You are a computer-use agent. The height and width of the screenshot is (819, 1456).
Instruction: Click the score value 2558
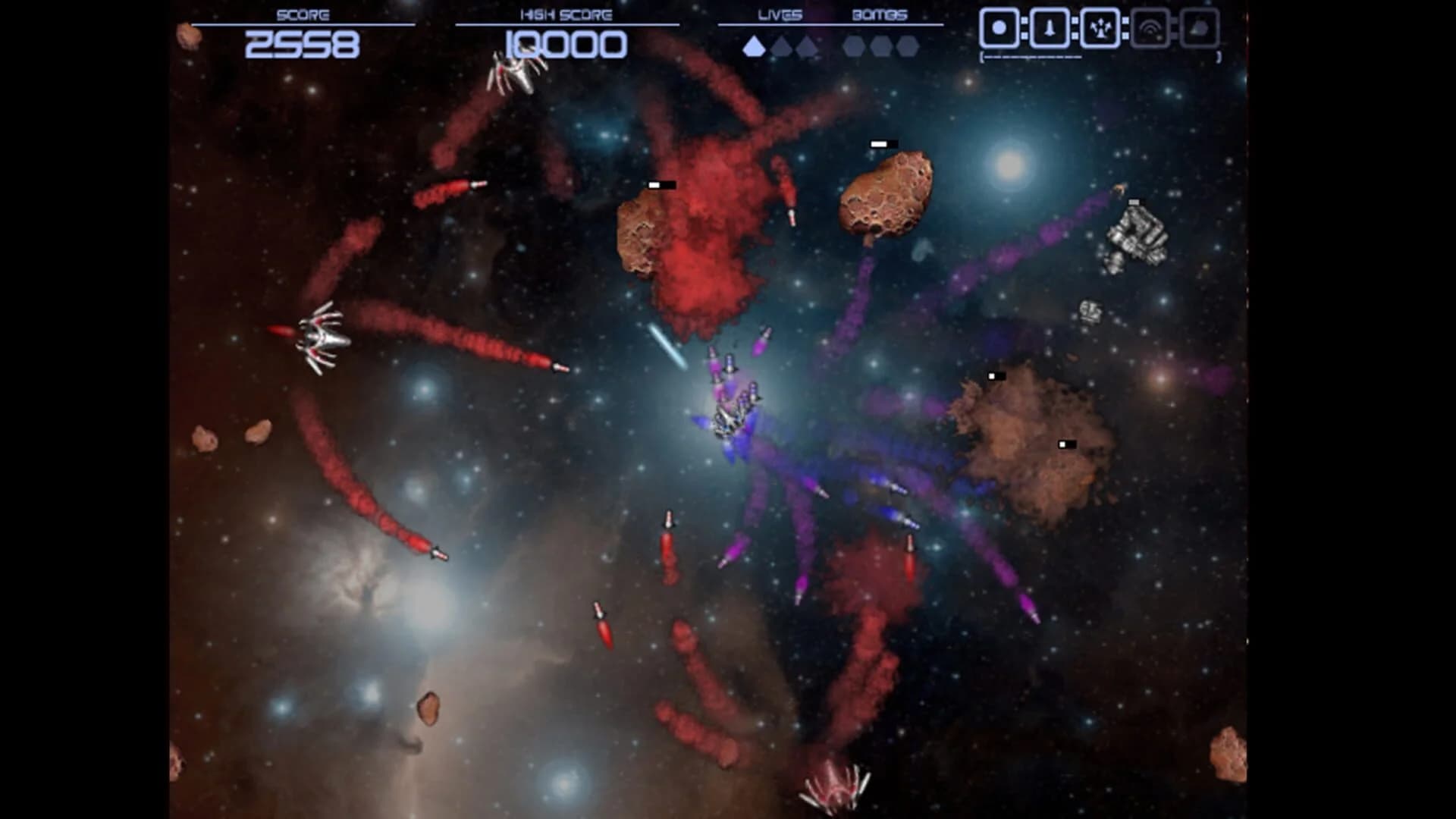click(302, 45)
